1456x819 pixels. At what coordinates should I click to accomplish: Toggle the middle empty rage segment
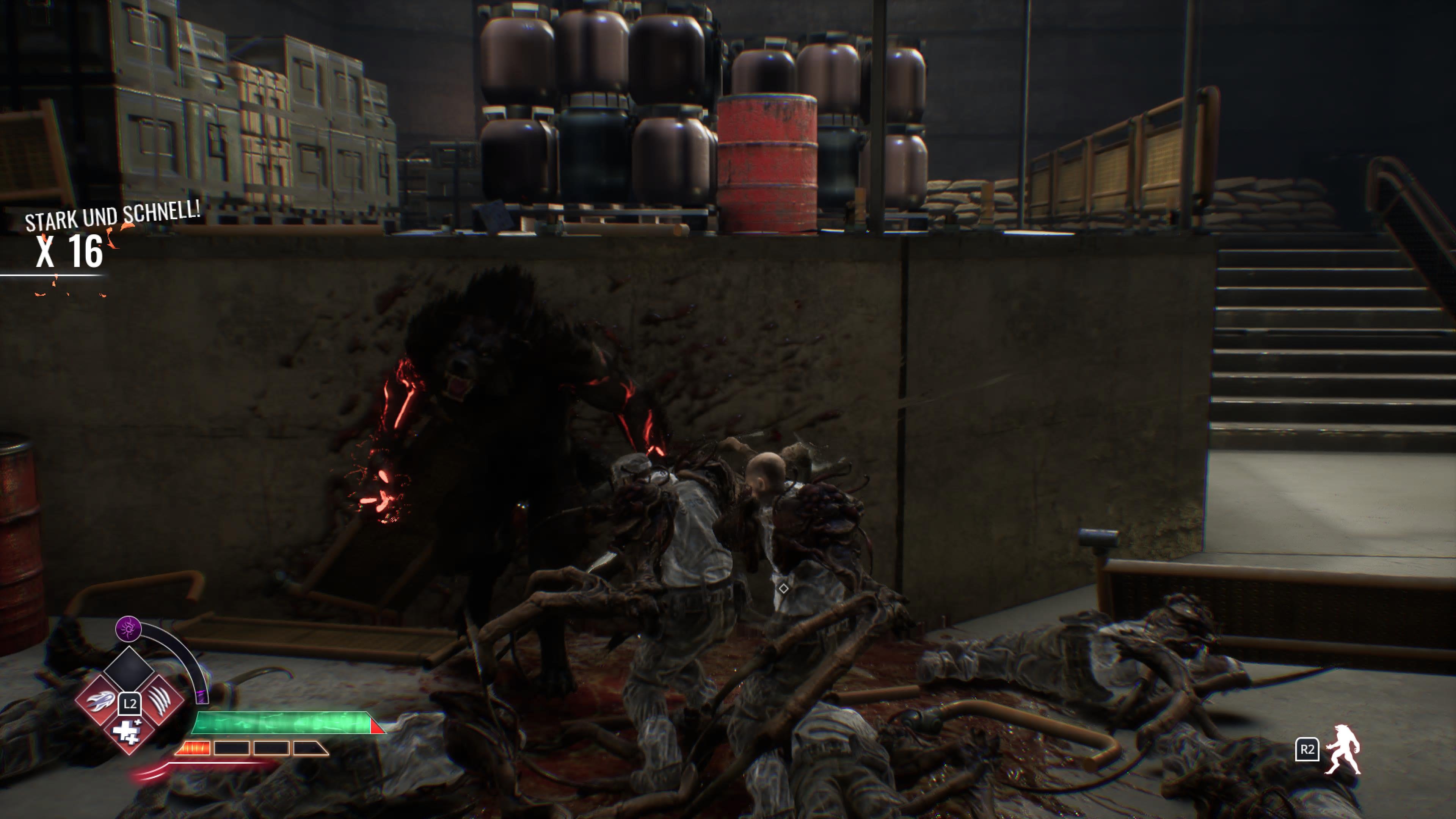click(271, 748)
